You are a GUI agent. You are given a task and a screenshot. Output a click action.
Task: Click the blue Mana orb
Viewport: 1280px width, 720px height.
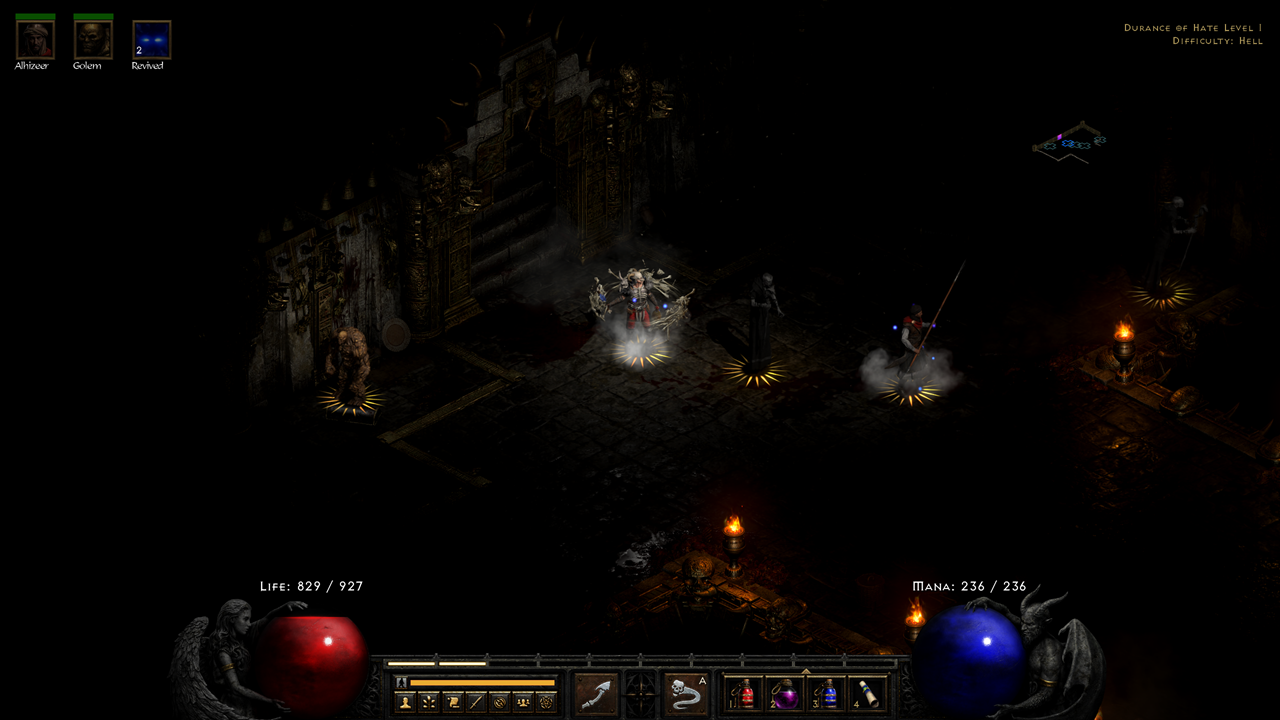(970, 650)
